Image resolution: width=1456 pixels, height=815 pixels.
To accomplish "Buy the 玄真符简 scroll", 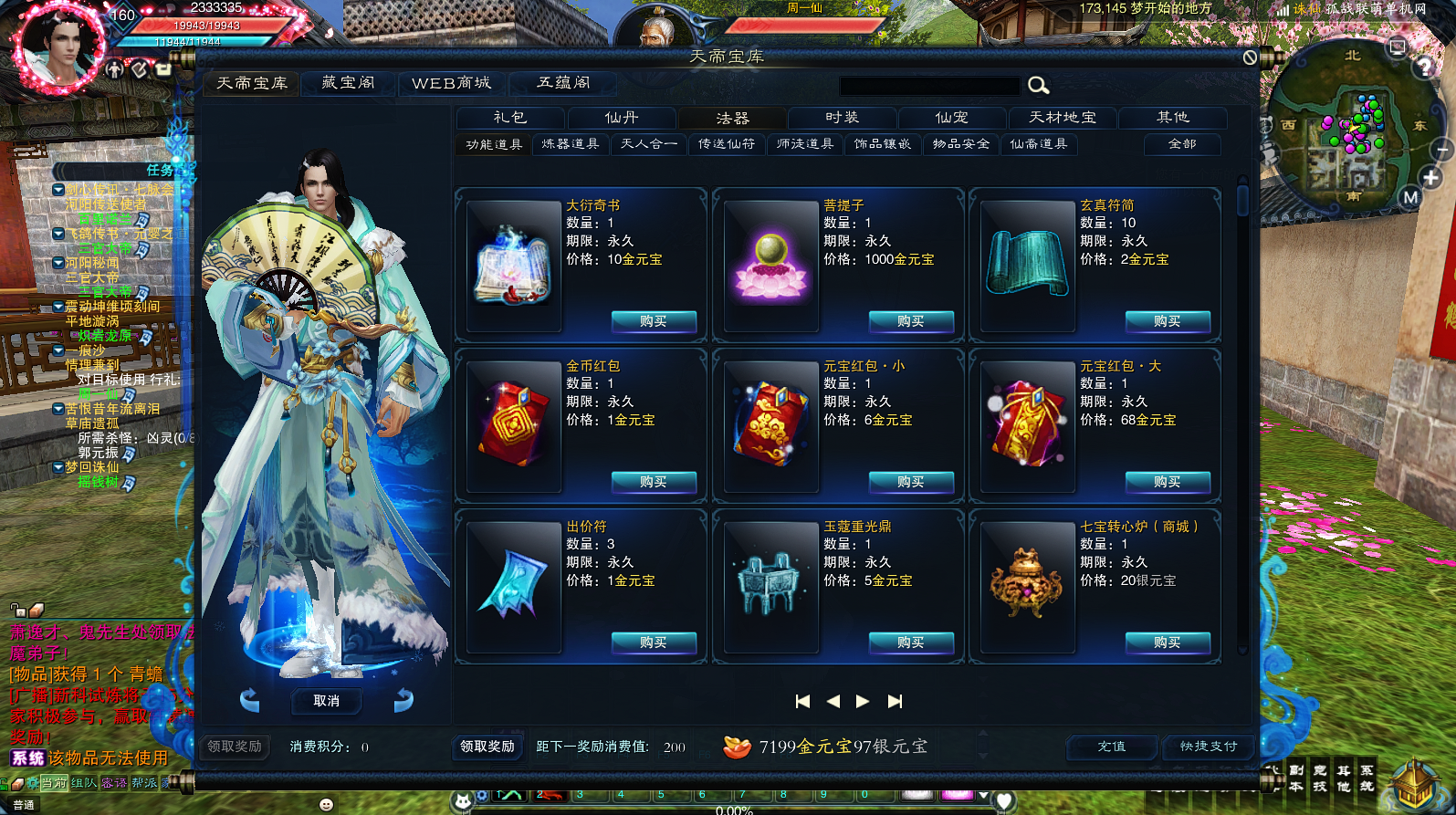I will 1168,321.
